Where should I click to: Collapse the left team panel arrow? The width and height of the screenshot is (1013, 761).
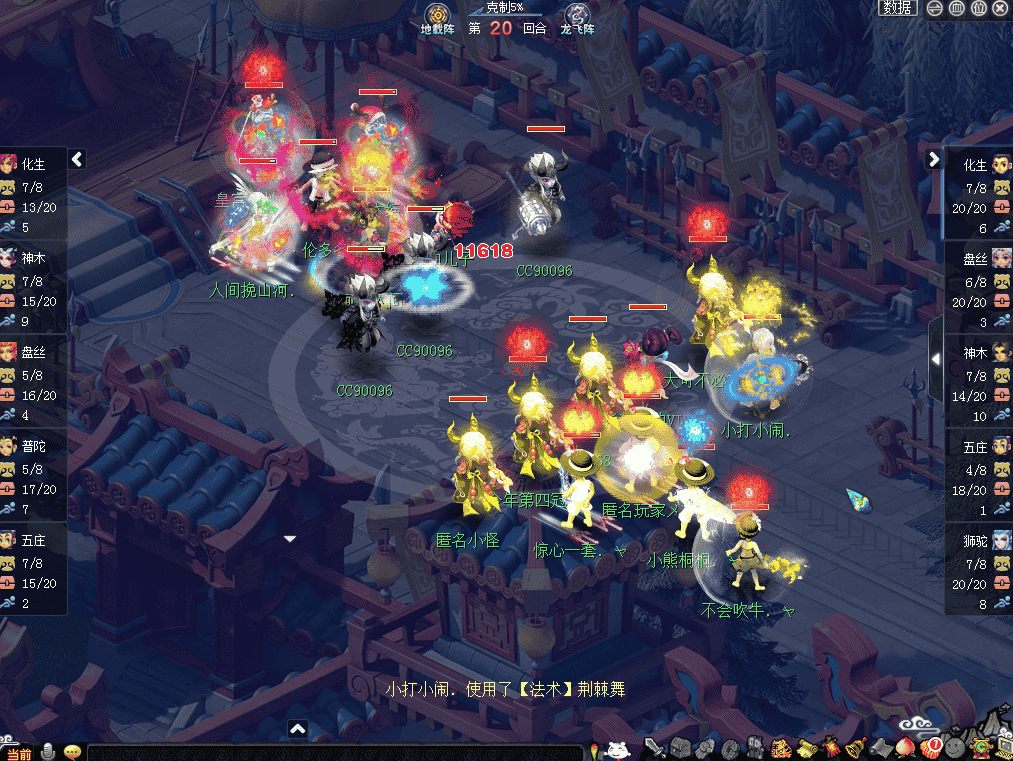point(77,159)
